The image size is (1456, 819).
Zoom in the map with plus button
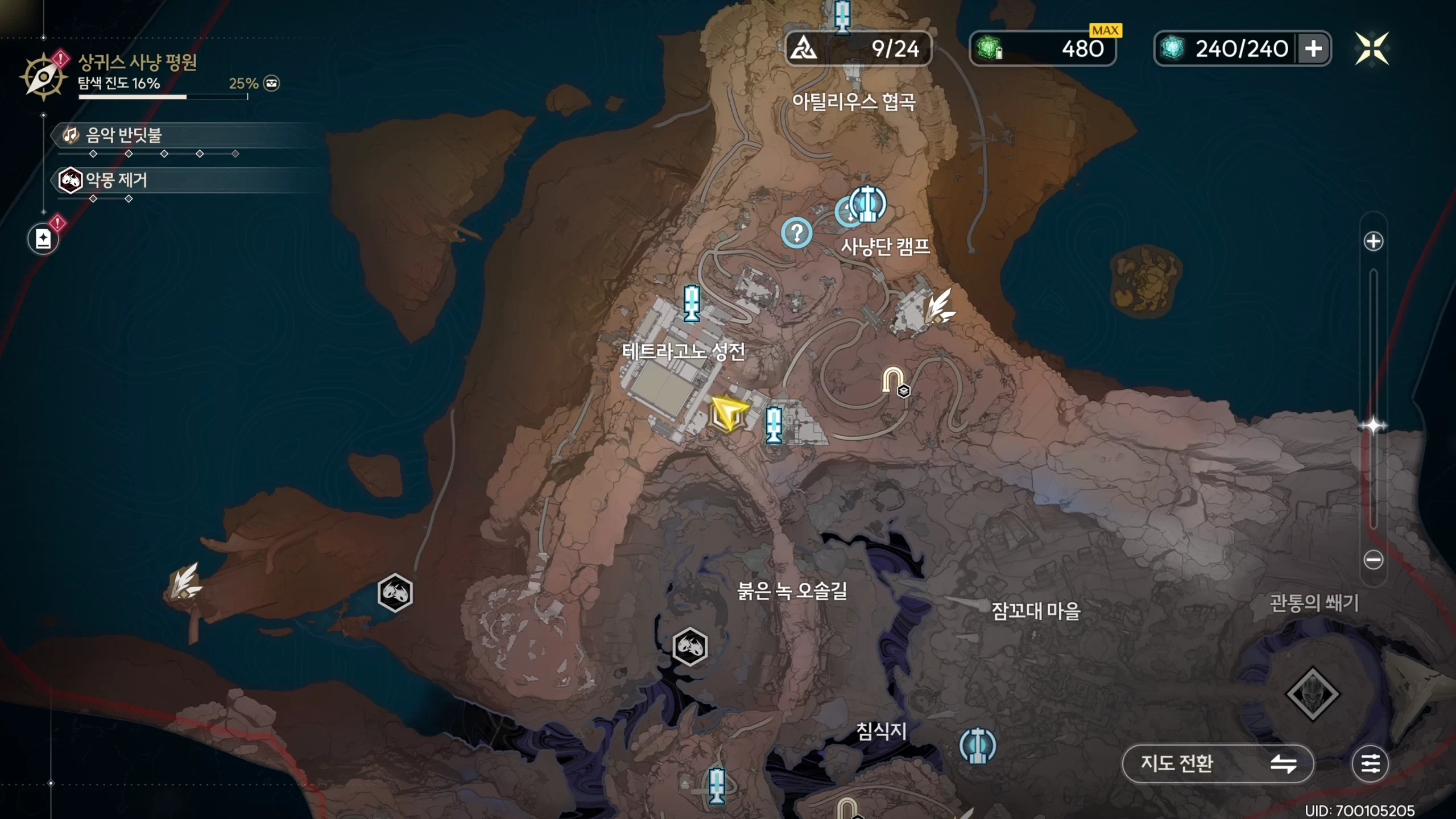(1373, 241)
